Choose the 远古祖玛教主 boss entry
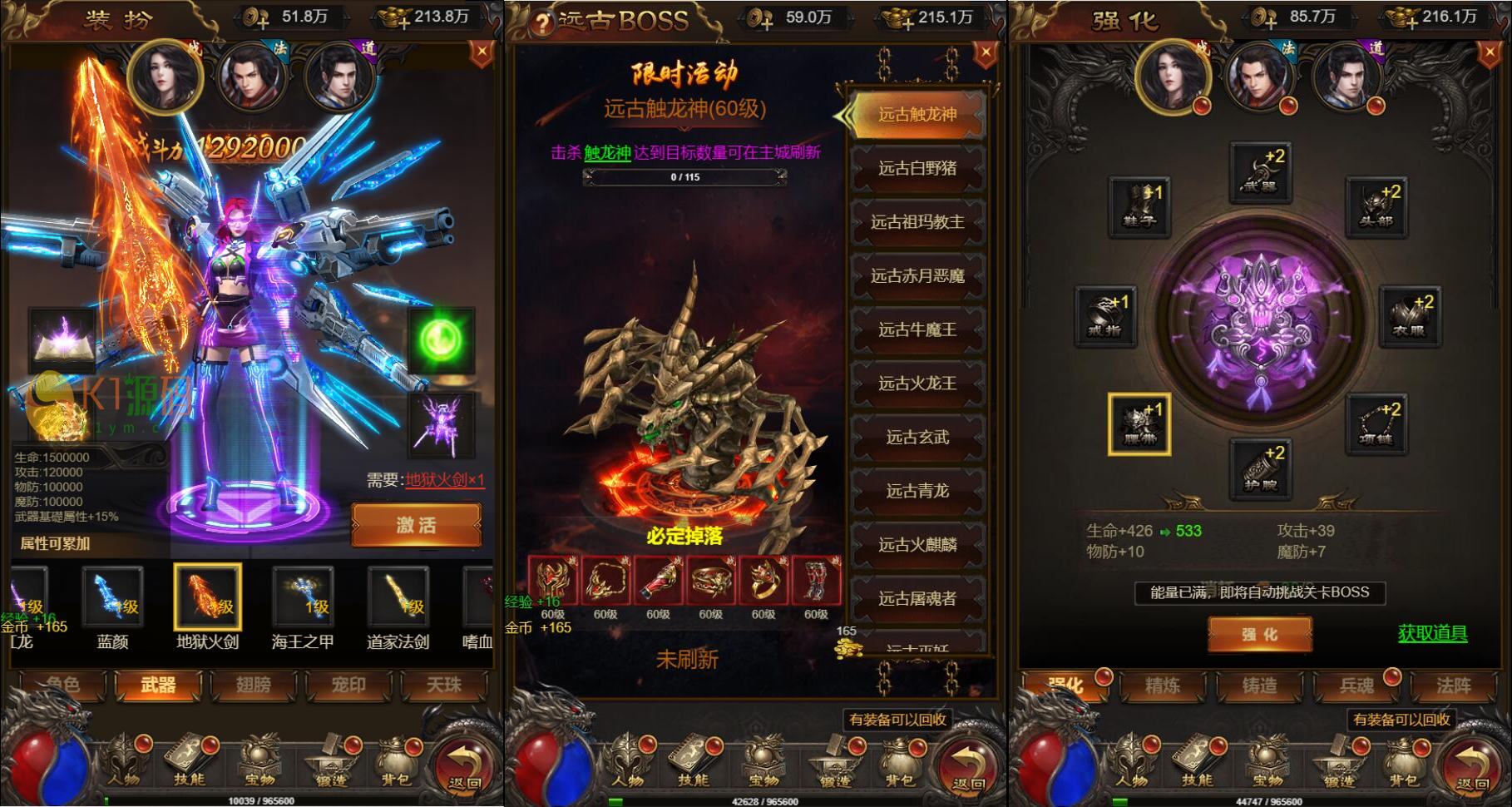Image resolution: width=1512 pixels, height=807 pixels. pyautogui.click(x=917, y=222)
